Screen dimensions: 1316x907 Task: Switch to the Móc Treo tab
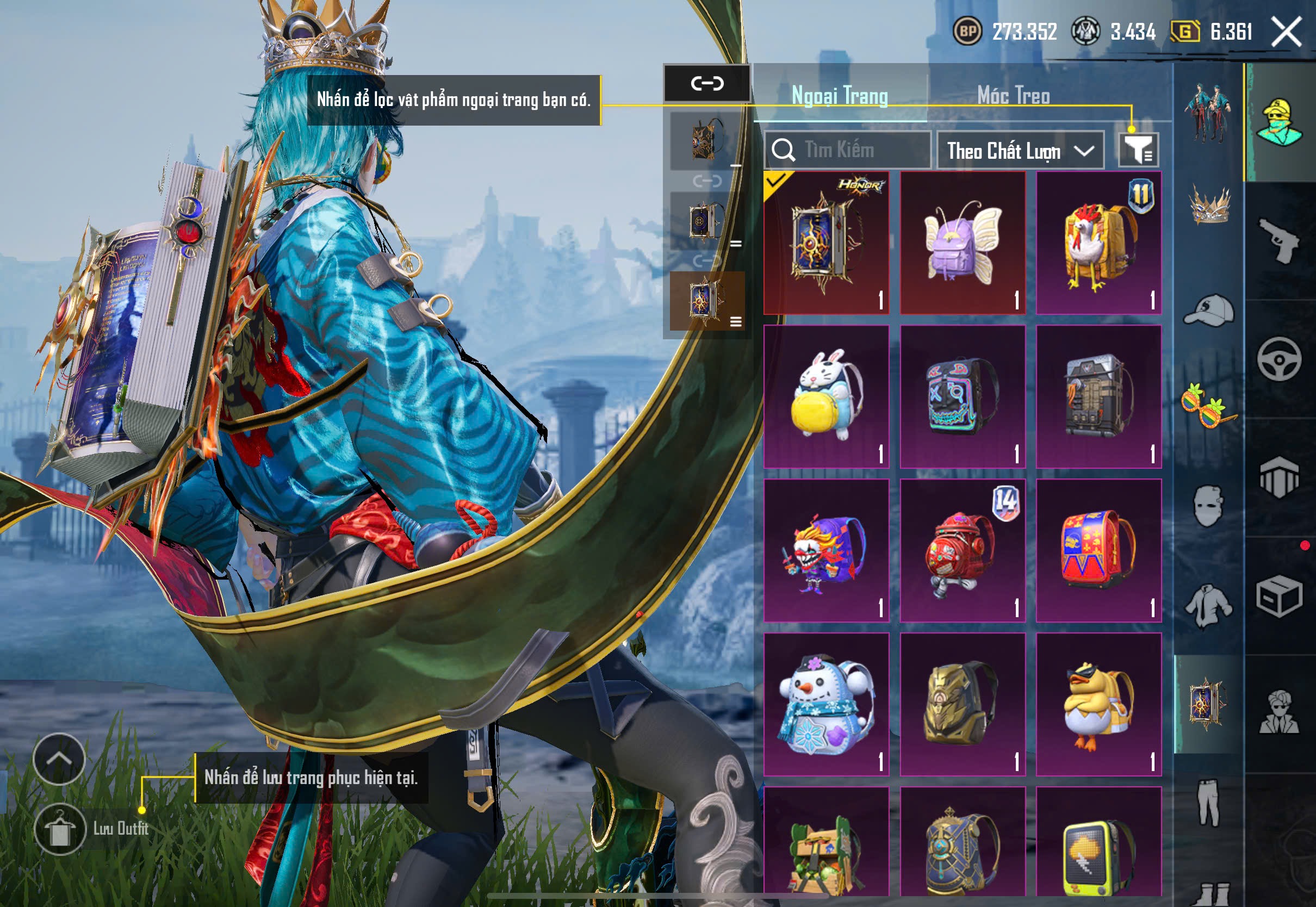[1013, 96]
